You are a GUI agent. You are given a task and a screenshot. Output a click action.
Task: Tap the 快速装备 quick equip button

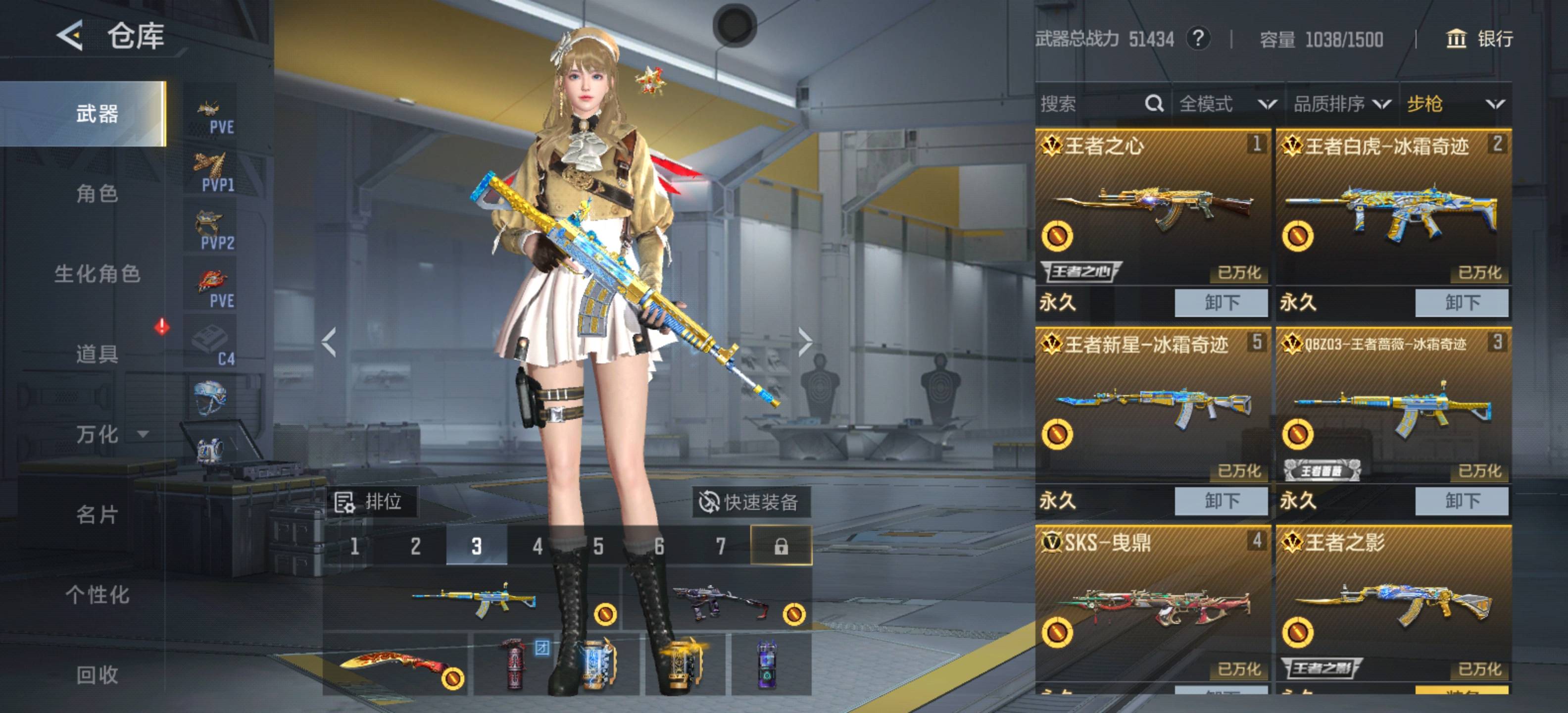pos(750,503)
